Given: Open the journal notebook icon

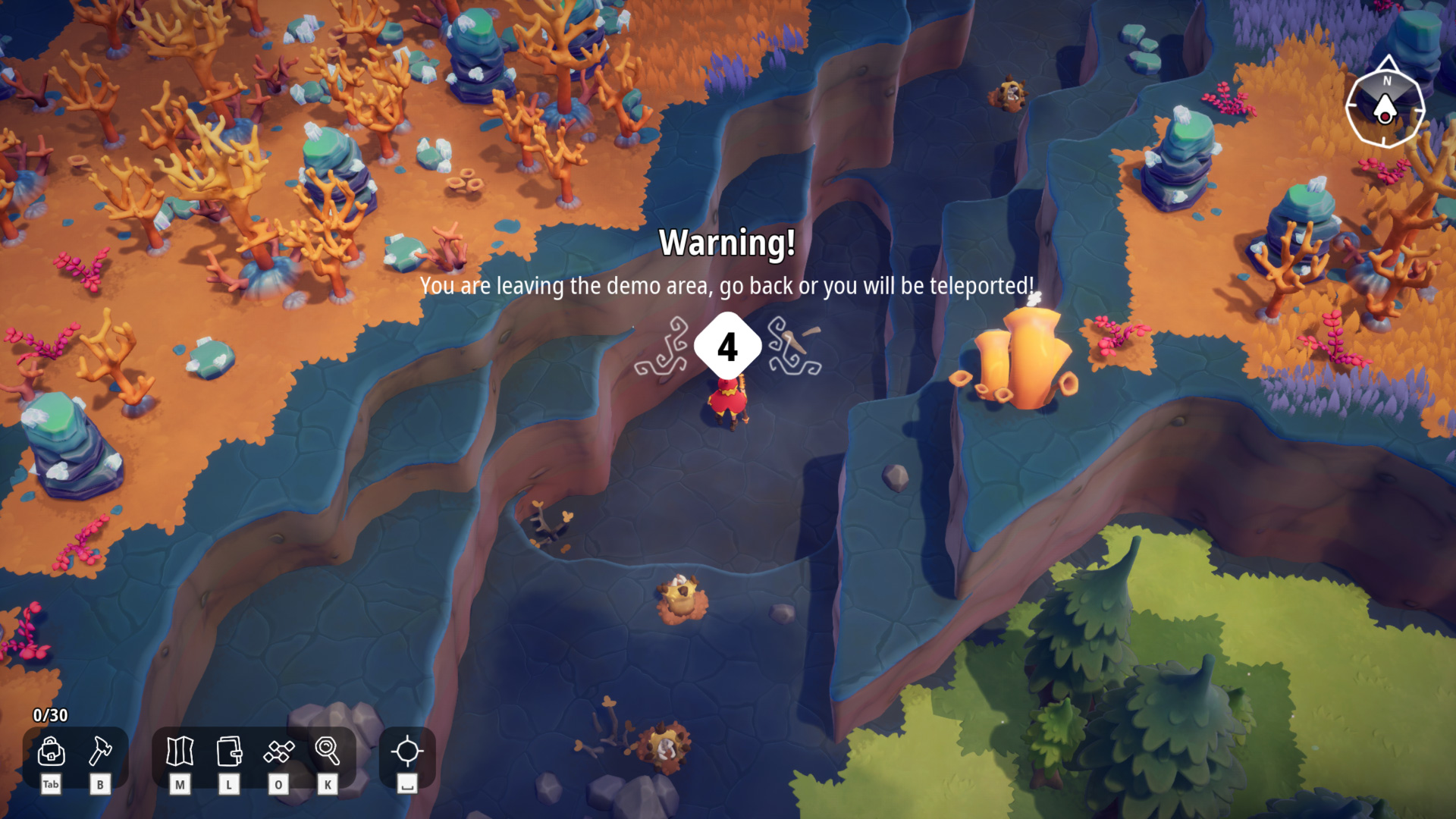Looking at the screenshot, I should pyautogui.click(x=229, y=752).
